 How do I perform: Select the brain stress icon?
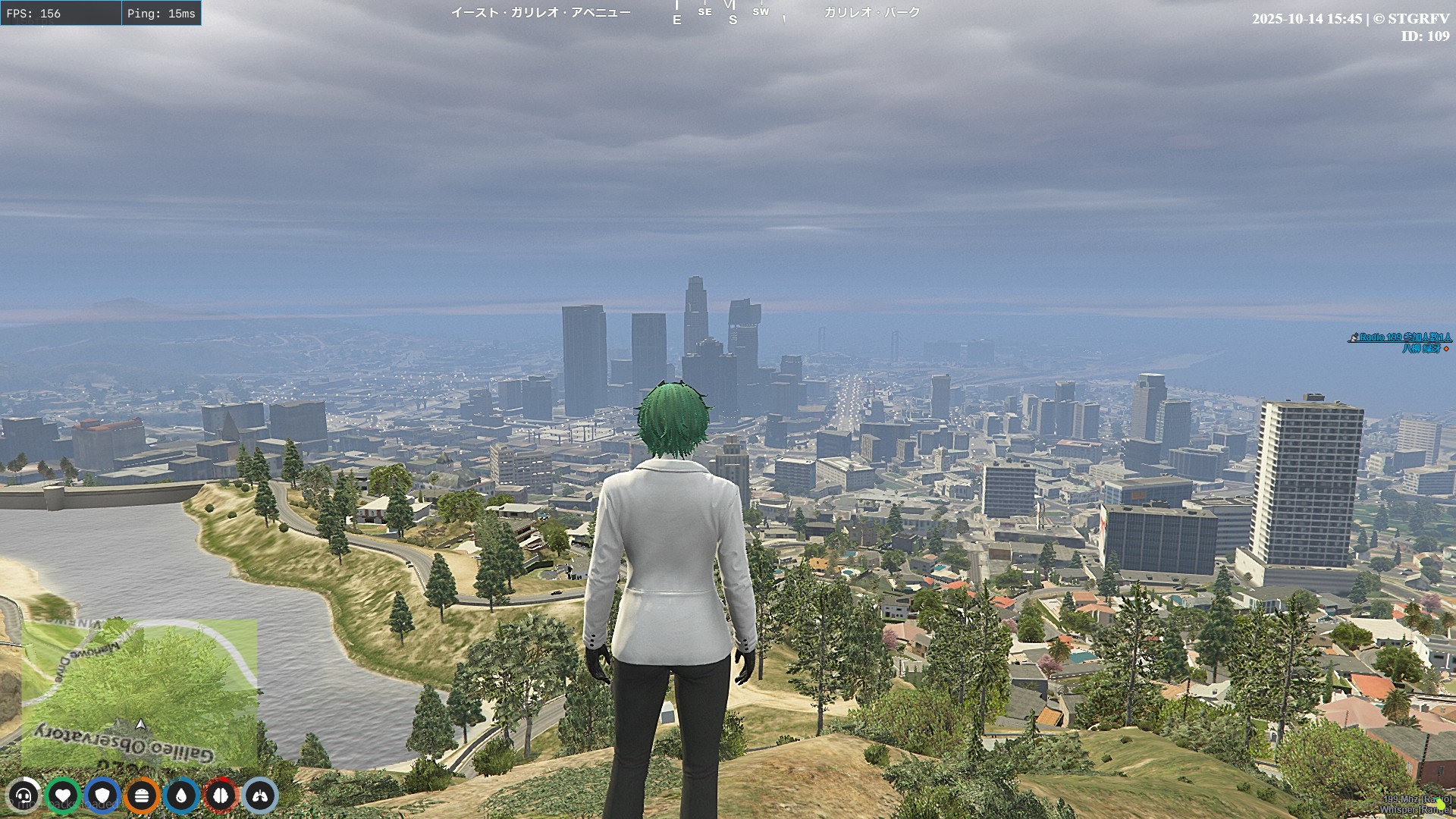[221, 795]
